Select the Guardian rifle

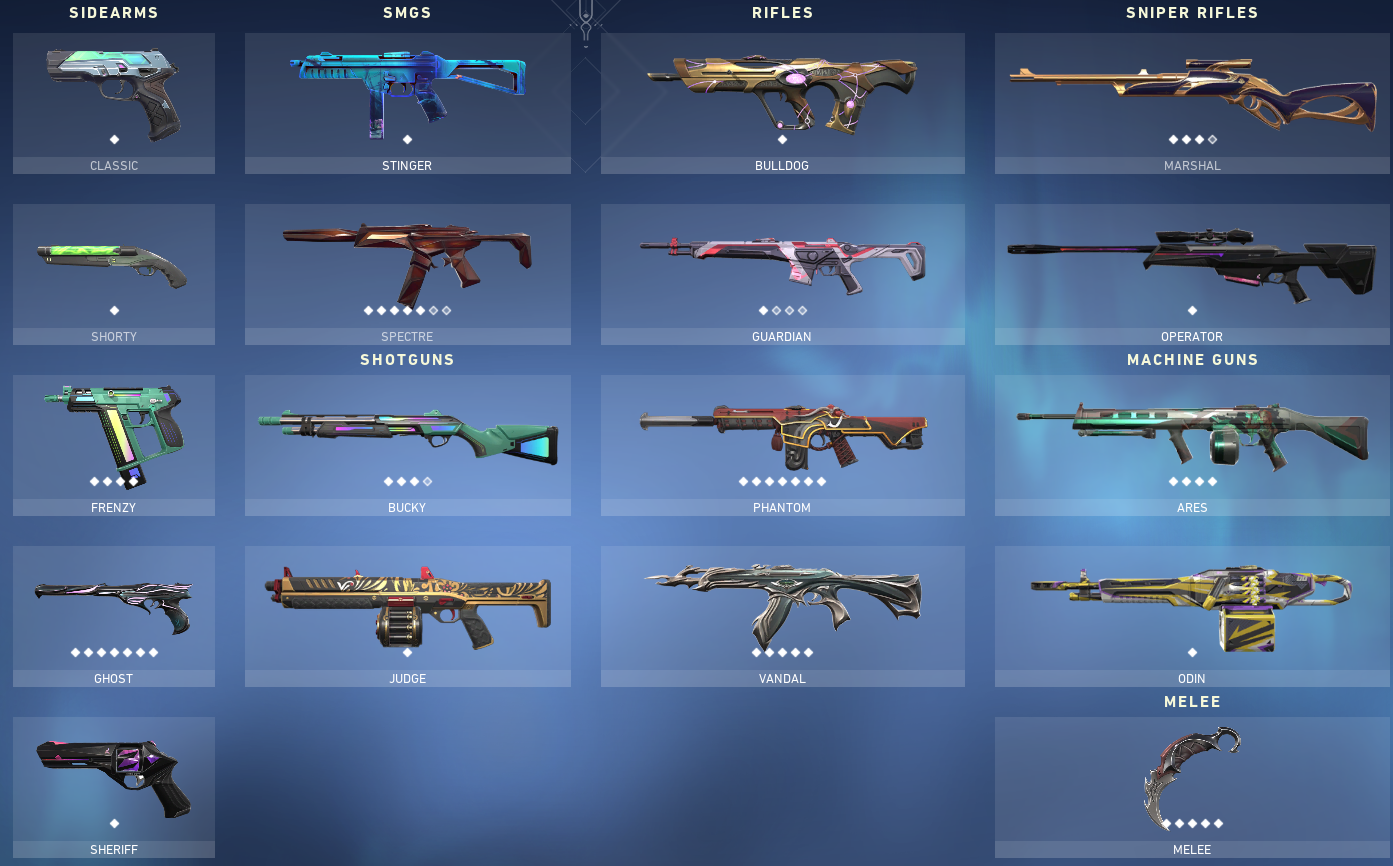click(x=782, y=265)
